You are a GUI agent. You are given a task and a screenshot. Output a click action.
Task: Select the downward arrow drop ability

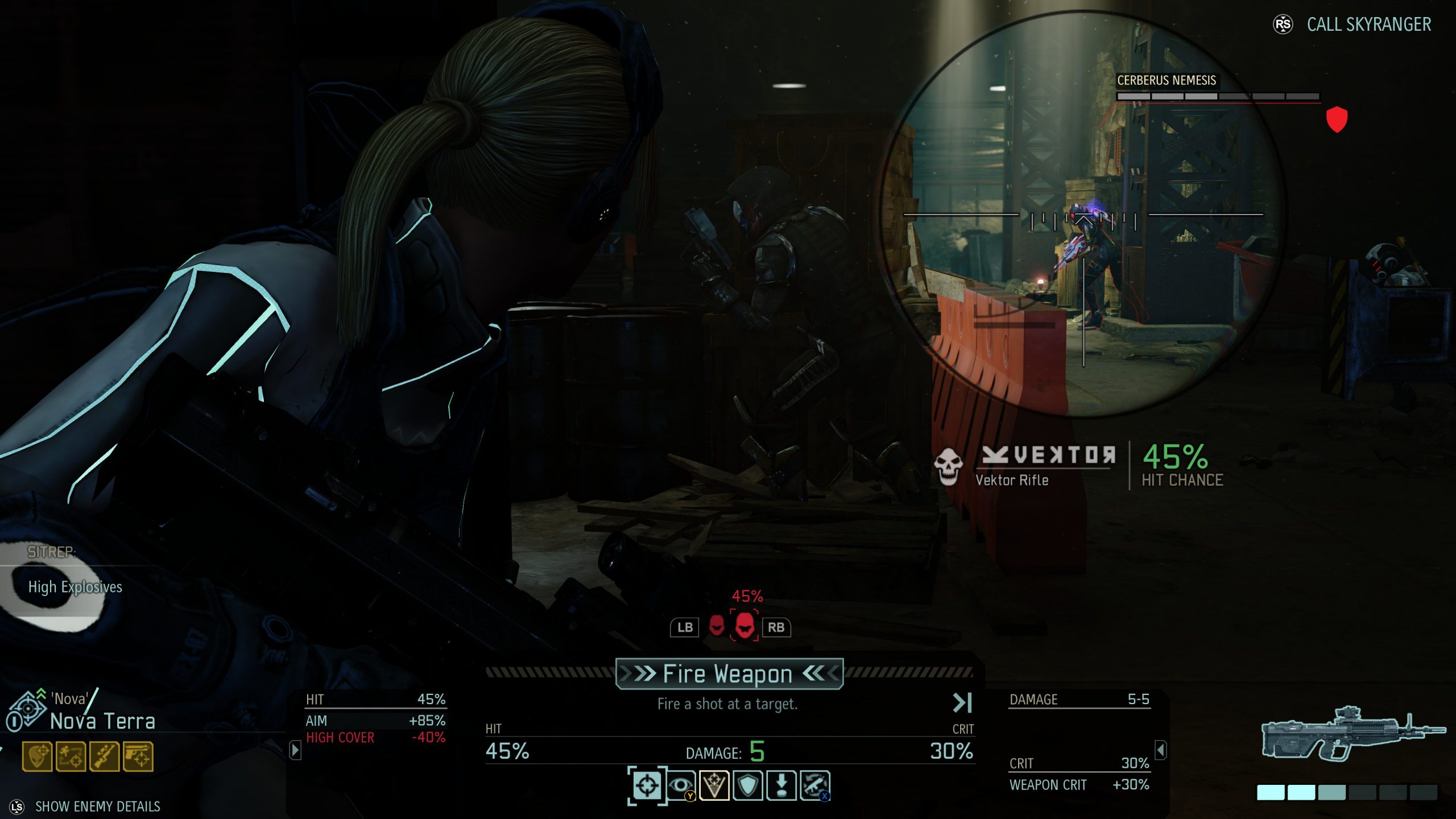(781, 785)
